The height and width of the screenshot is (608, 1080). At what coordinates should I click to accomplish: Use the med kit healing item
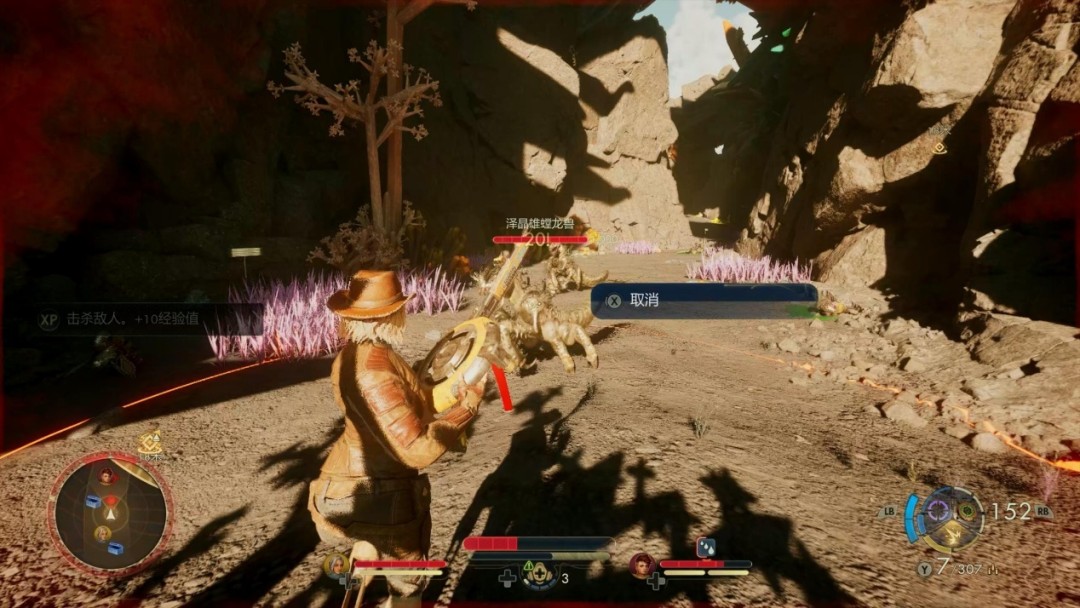coord(540,575)
